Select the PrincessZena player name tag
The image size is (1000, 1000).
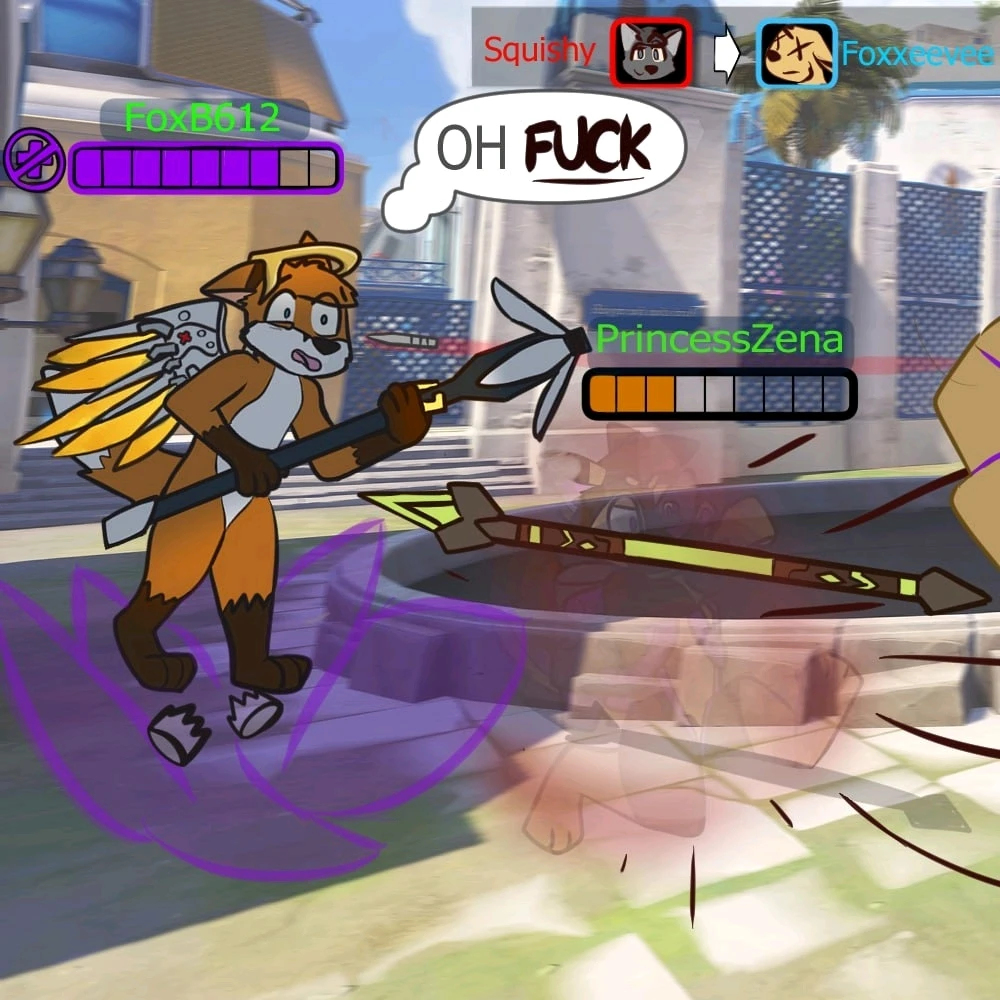tap(719, 340)
